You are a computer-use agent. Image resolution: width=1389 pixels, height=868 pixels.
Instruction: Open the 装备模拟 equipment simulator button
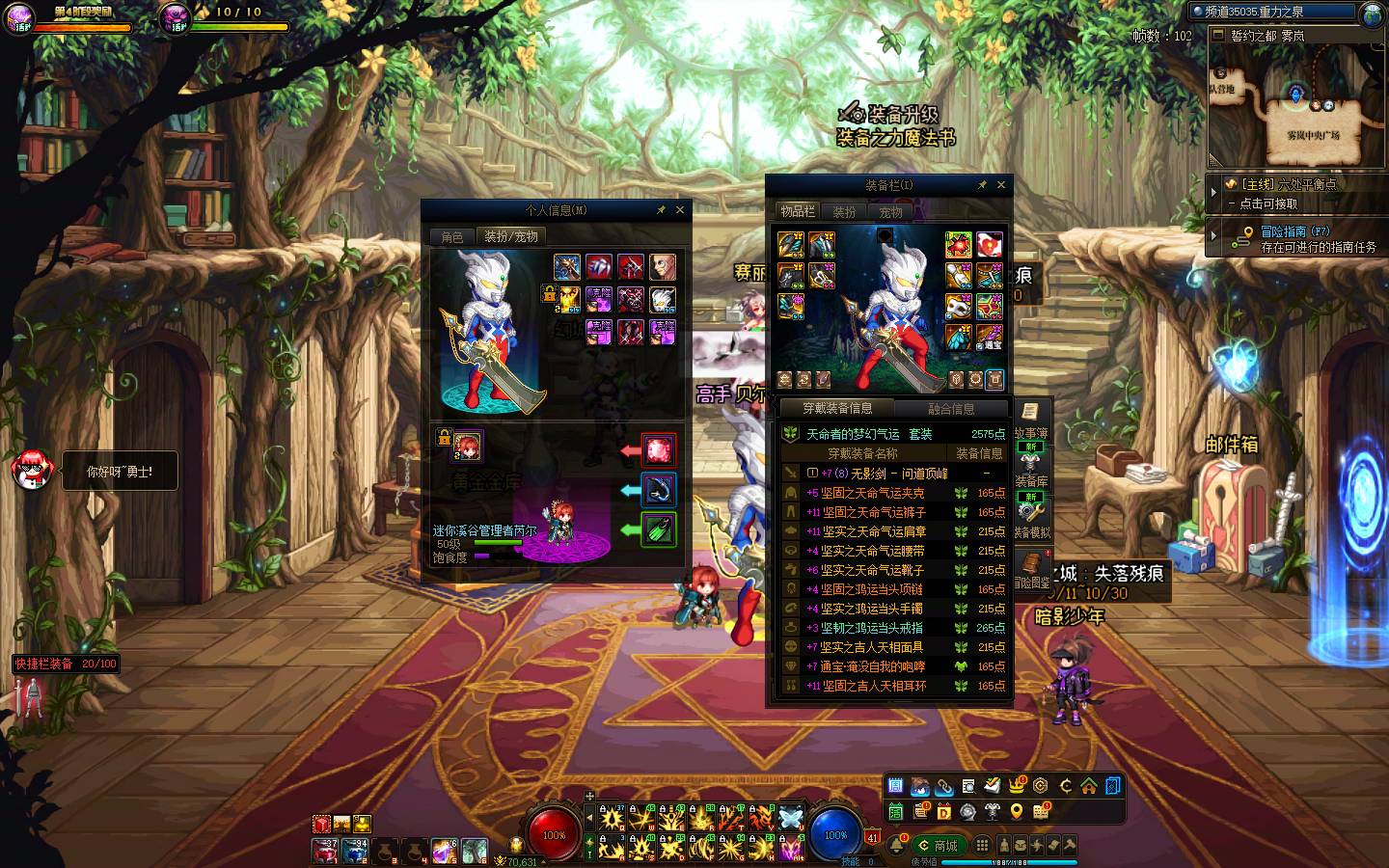coord(1031,518)
